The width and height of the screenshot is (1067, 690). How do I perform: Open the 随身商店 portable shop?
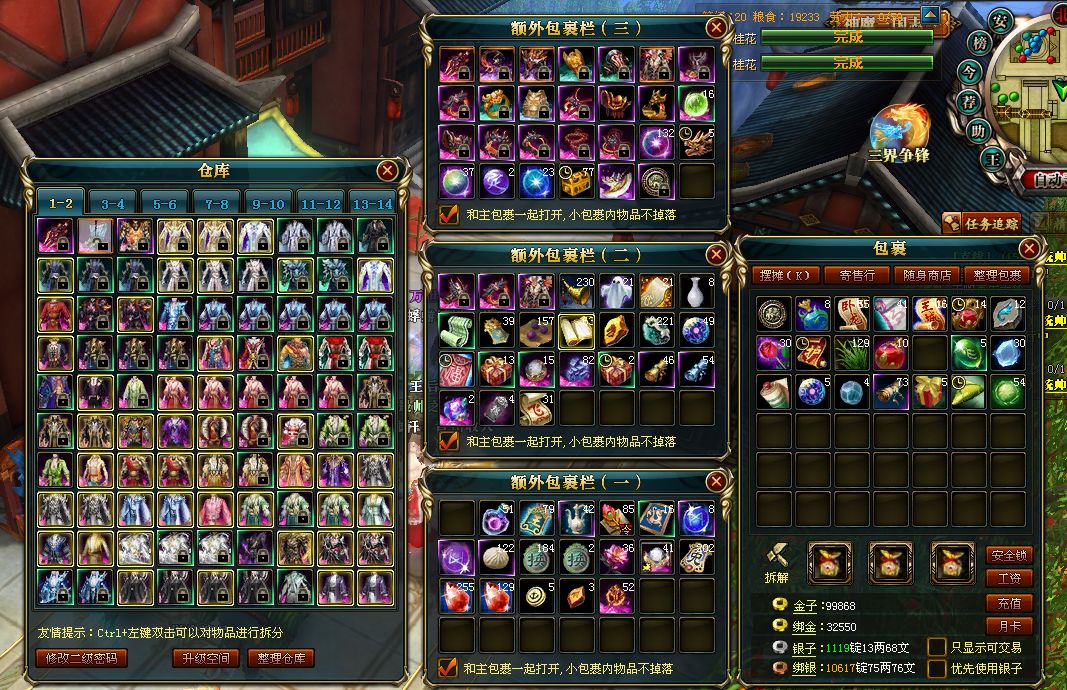tap(926, 275)
